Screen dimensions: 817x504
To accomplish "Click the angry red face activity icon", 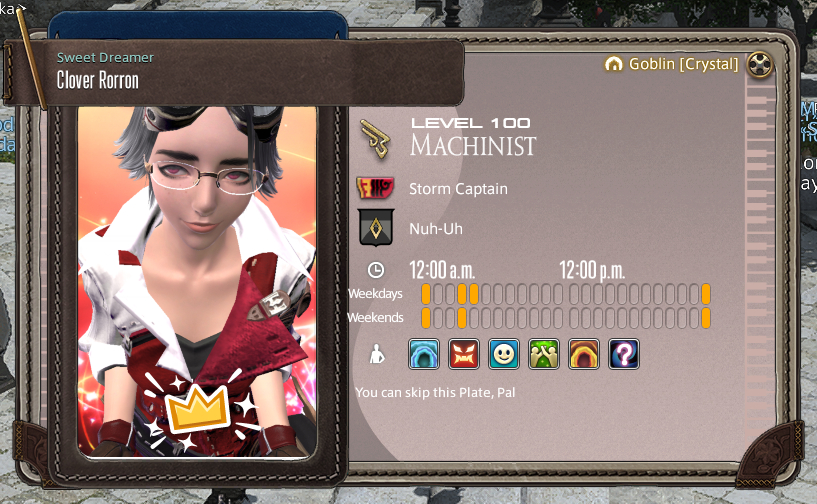I will pos(464,353).
